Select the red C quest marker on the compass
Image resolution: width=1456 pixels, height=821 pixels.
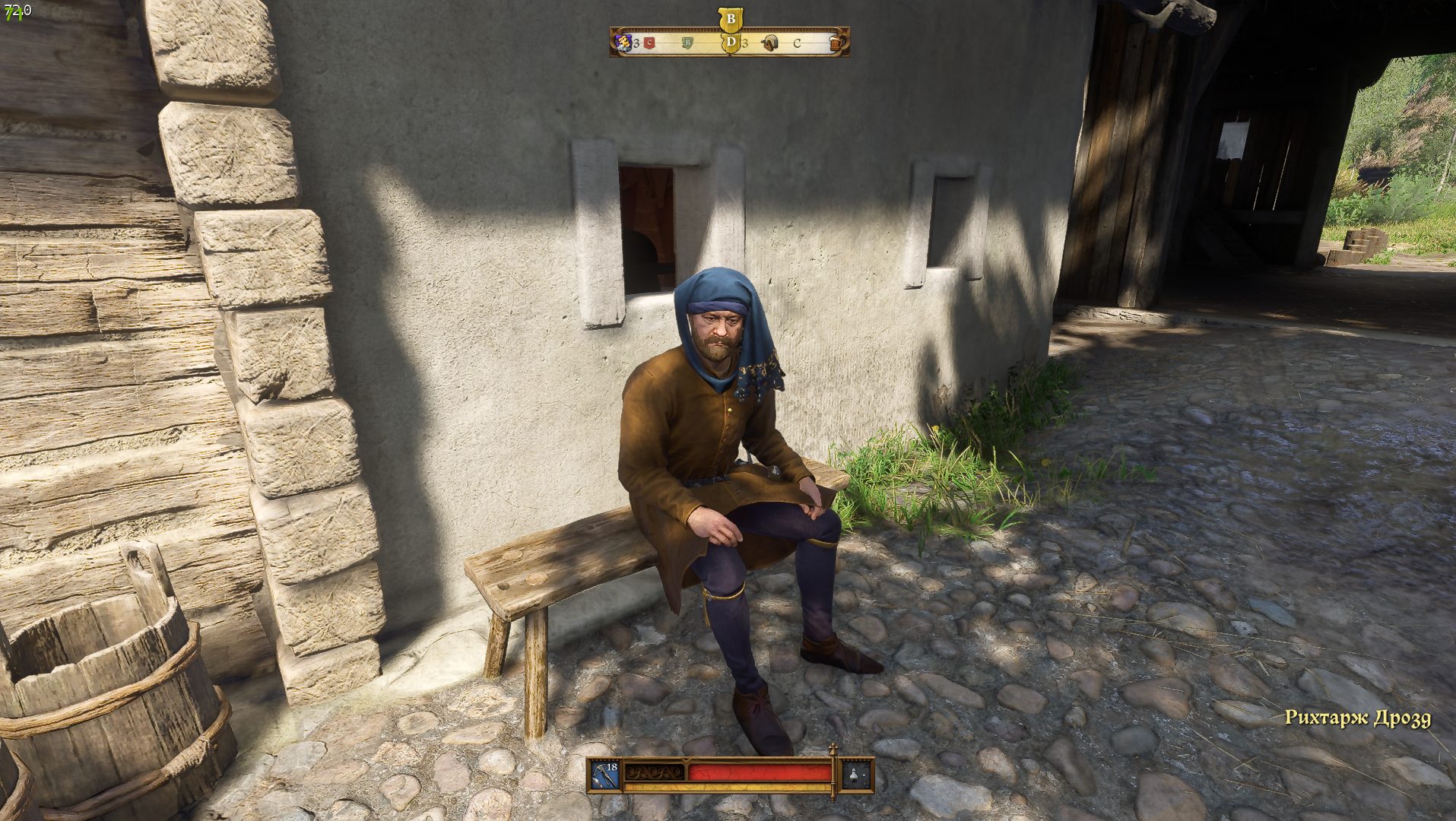(x=649, y=43)
